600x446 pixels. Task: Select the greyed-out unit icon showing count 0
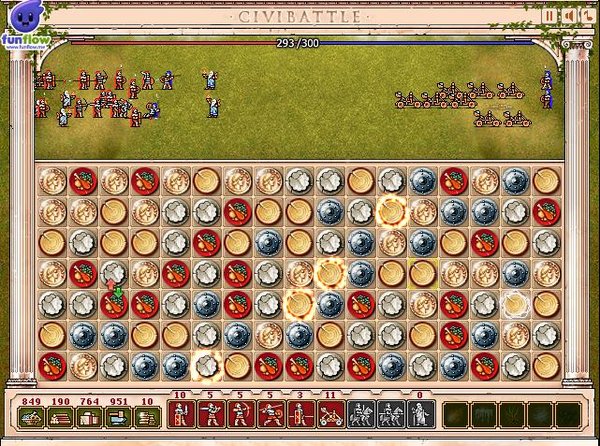pos(421,414)
